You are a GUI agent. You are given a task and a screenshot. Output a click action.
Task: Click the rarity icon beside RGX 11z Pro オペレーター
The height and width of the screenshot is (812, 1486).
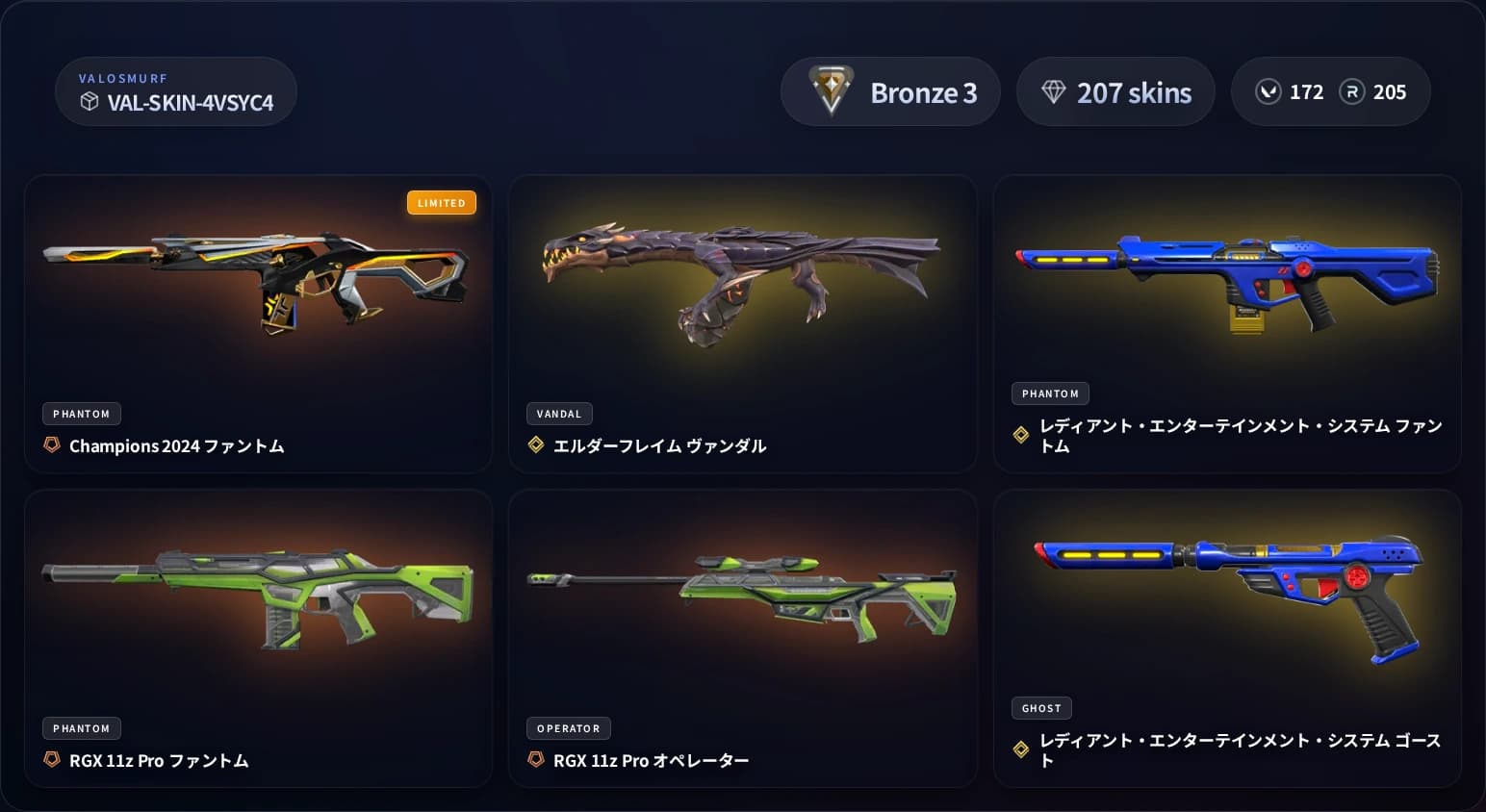535,760
